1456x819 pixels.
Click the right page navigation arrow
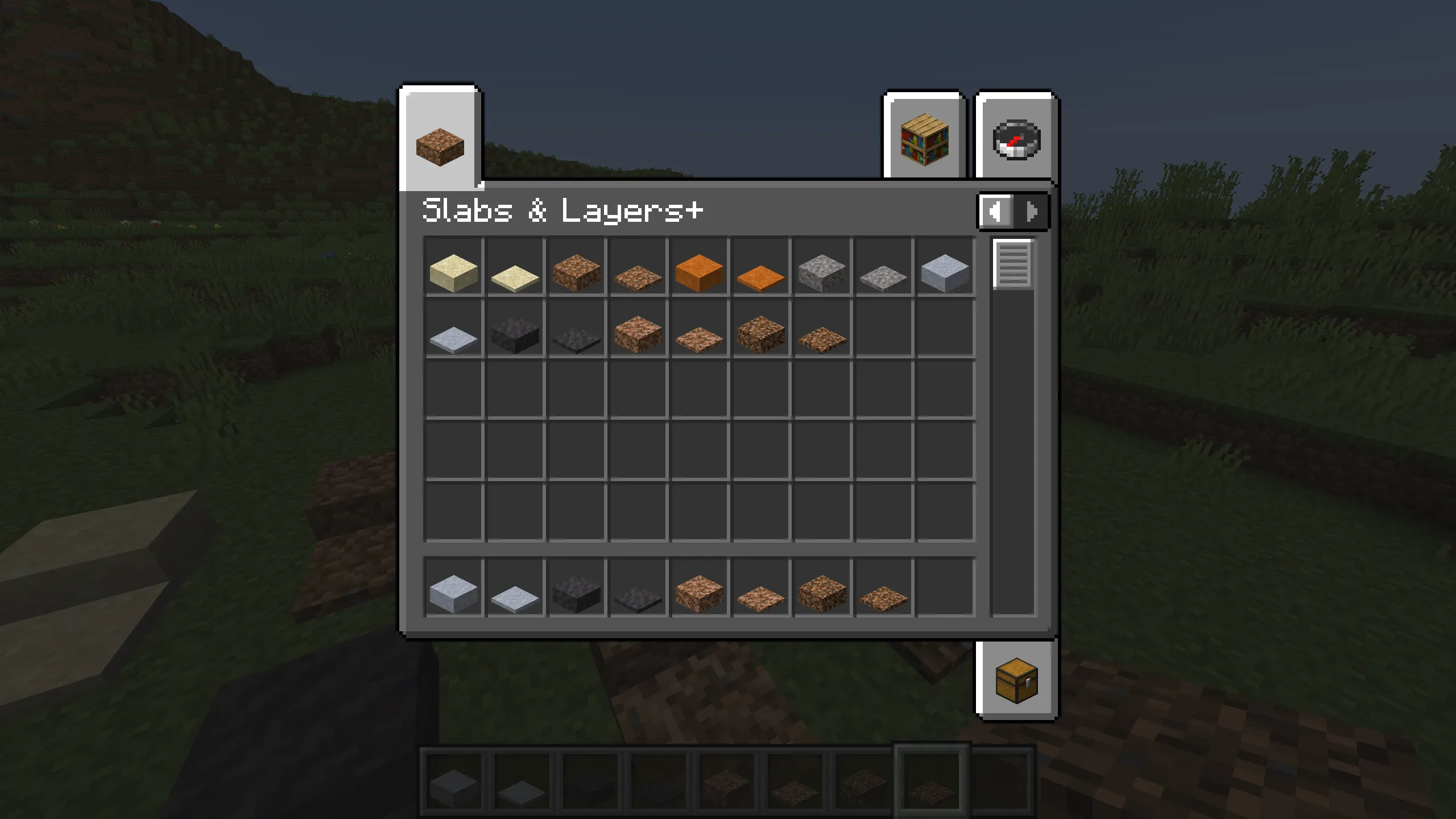tap(1031, 213)
